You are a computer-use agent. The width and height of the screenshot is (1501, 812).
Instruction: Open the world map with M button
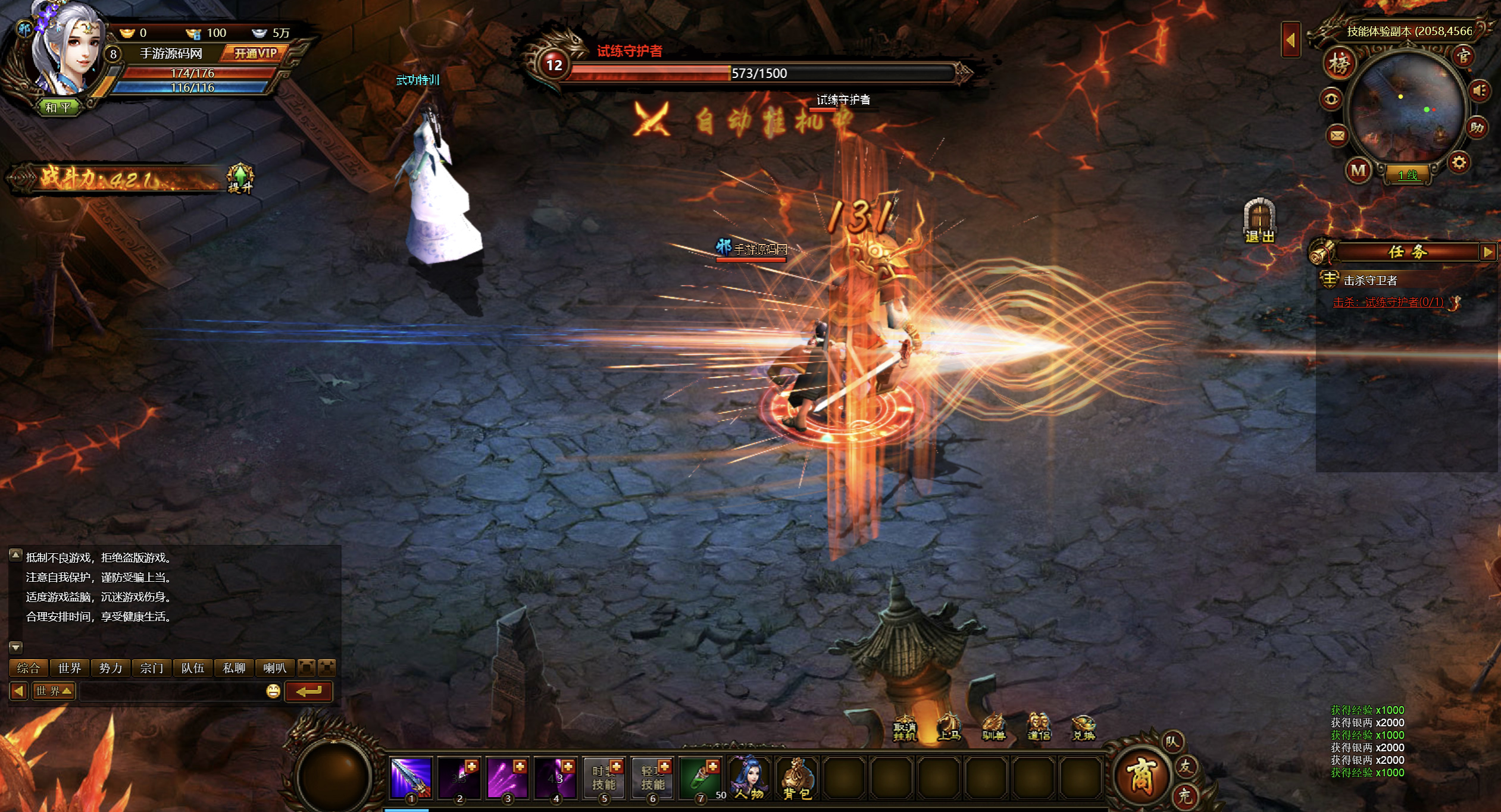(1358, 171)
